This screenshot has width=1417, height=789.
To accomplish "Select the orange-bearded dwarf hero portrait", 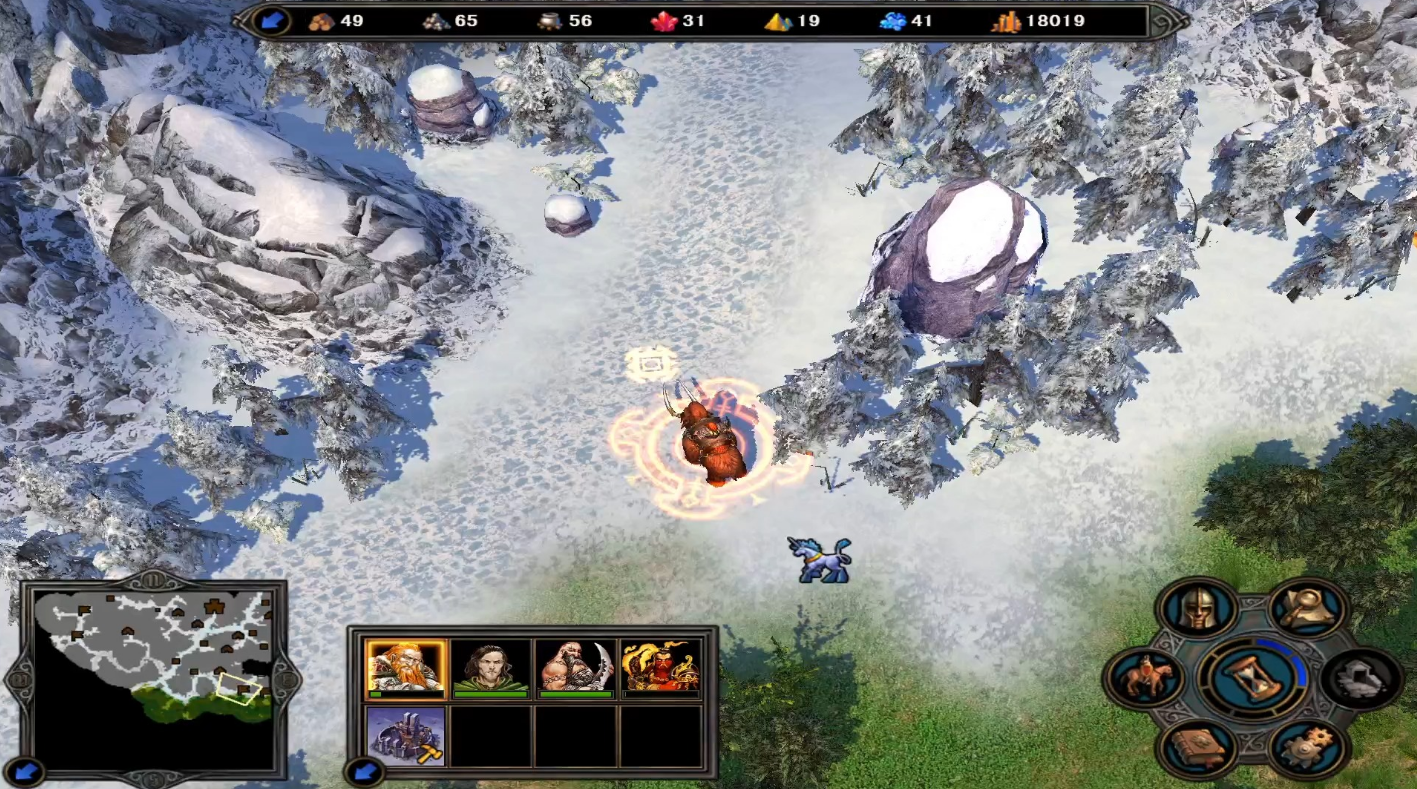I will (x=406, y=668).
